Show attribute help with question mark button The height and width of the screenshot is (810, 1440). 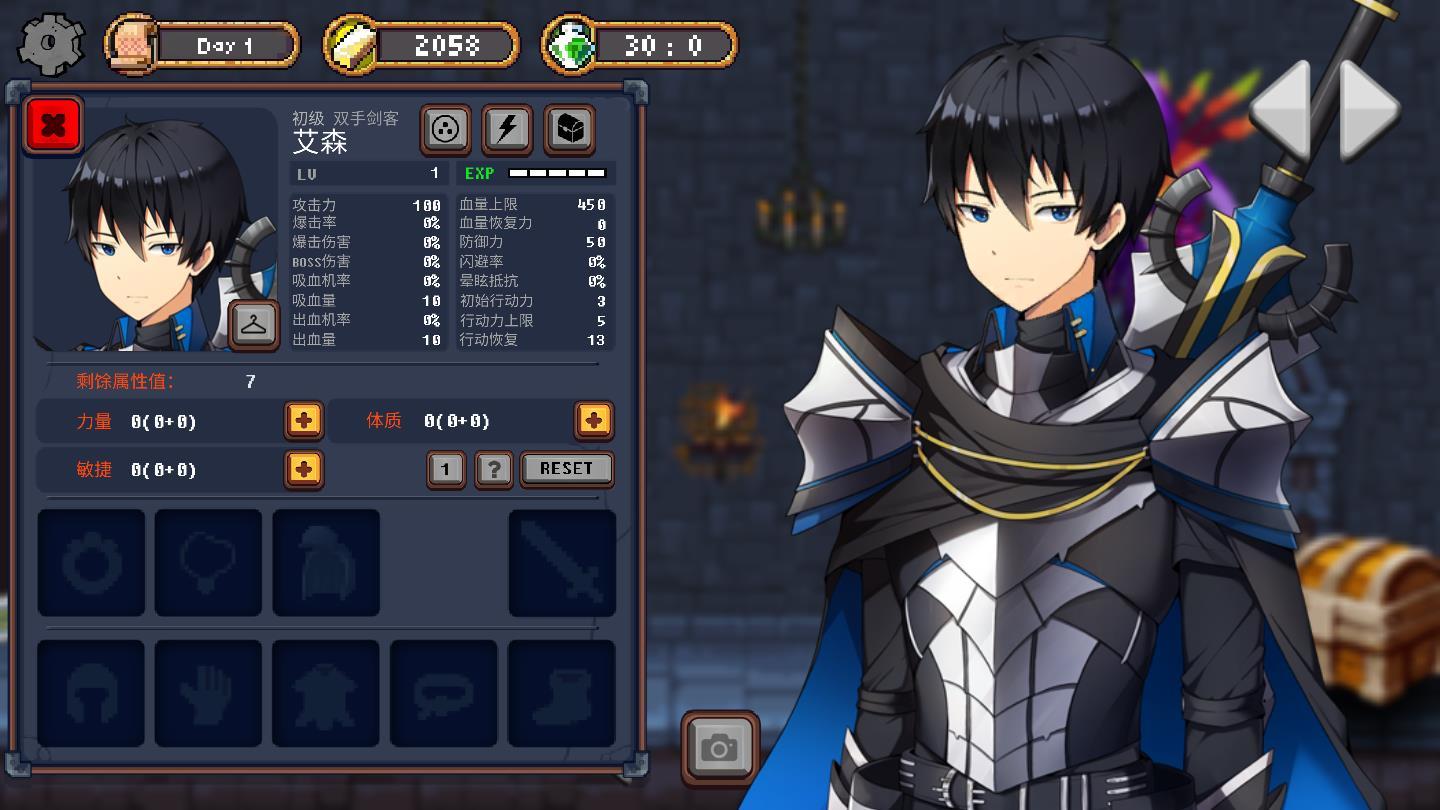(494, 469)
